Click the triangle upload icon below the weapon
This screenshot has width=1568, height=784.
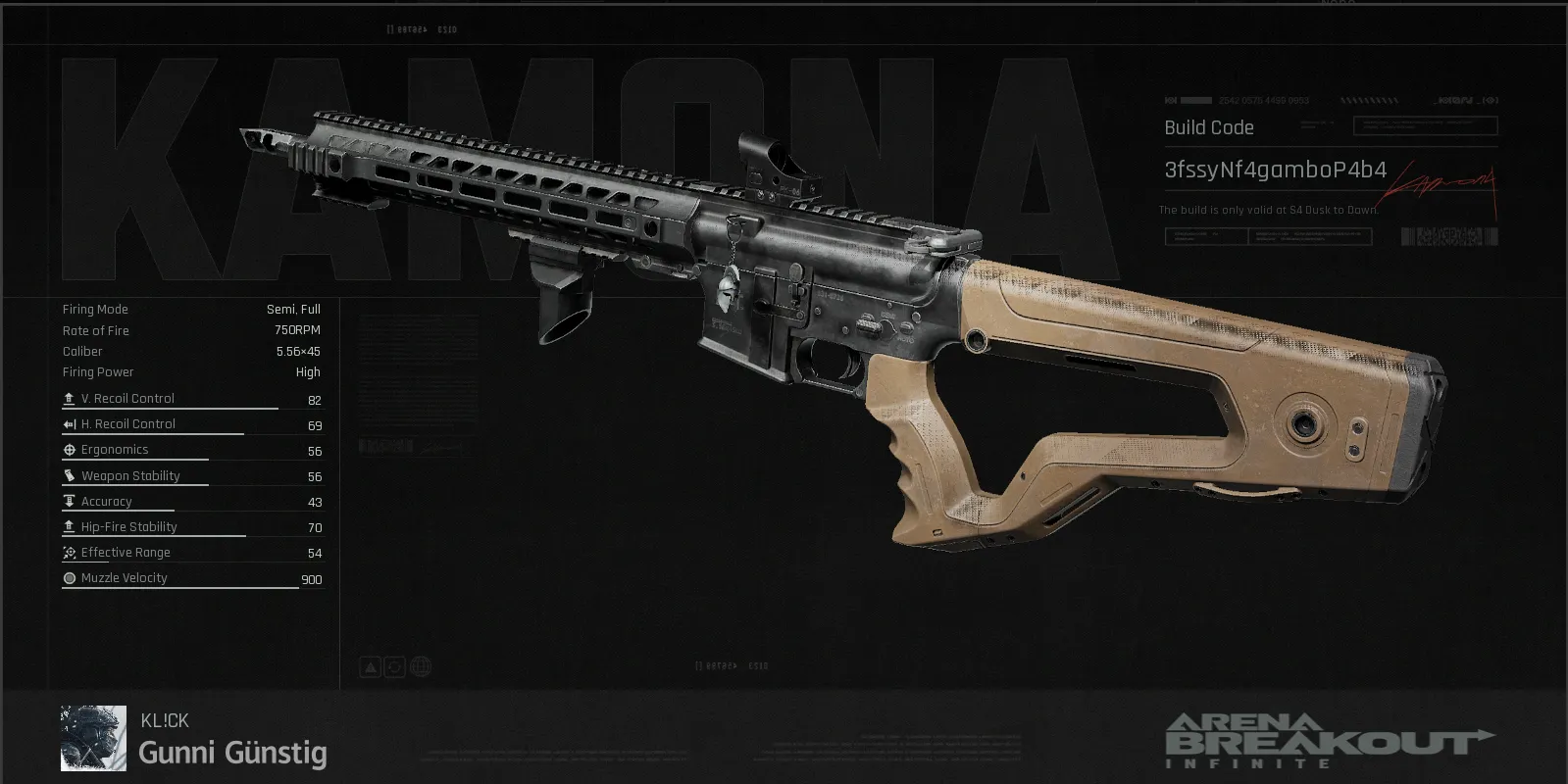click(370, 665)
